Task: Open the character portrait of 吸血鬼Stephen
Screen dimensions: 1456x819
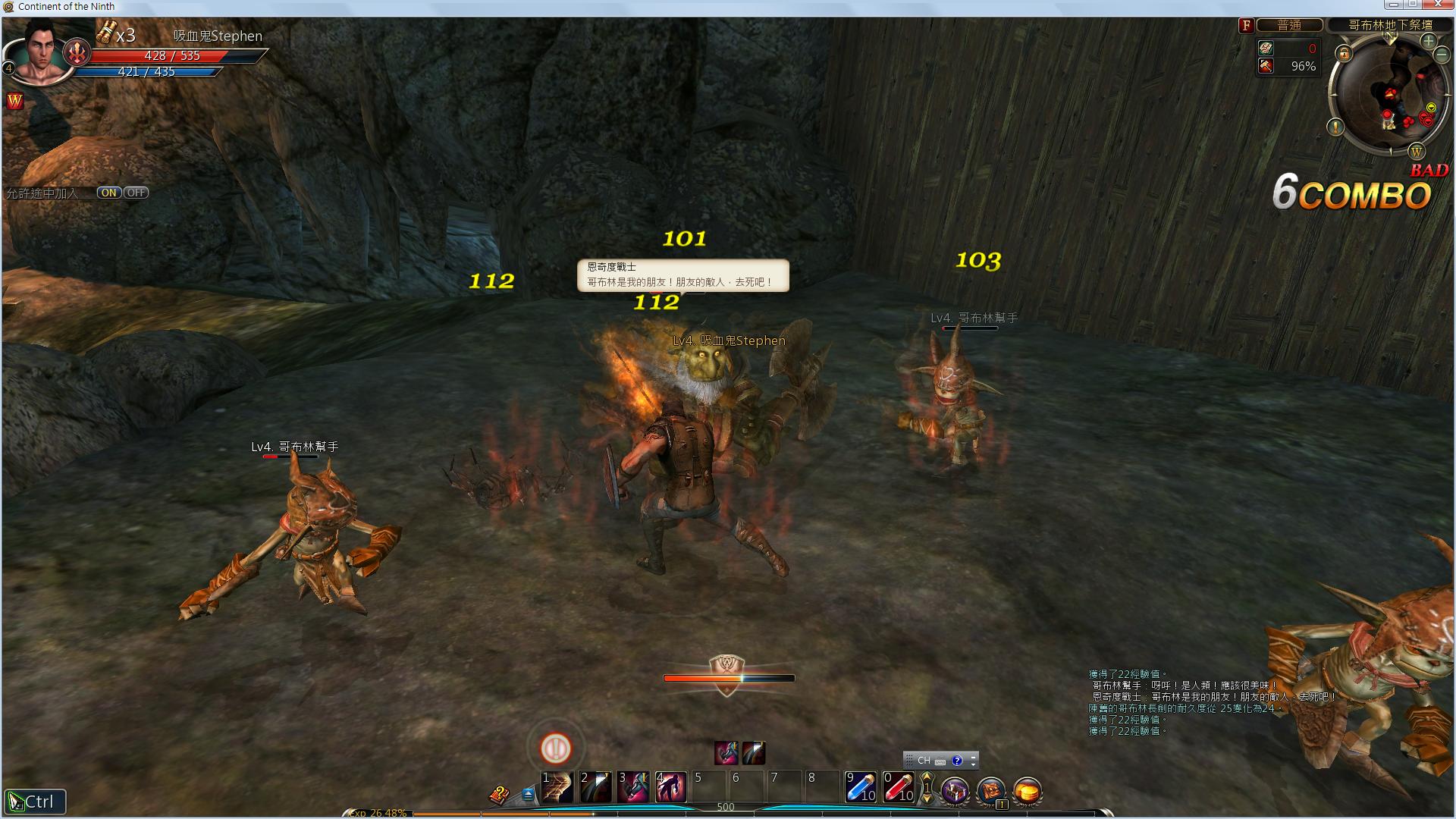Action: click(43, 52)
